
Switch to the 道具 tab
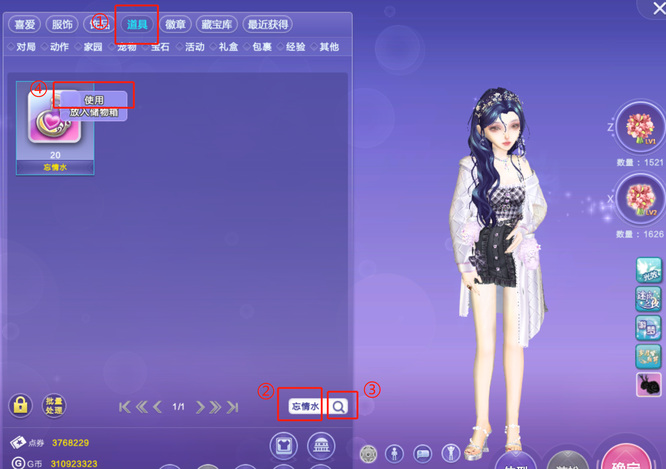pyautogui.click(x=137, y=25)
